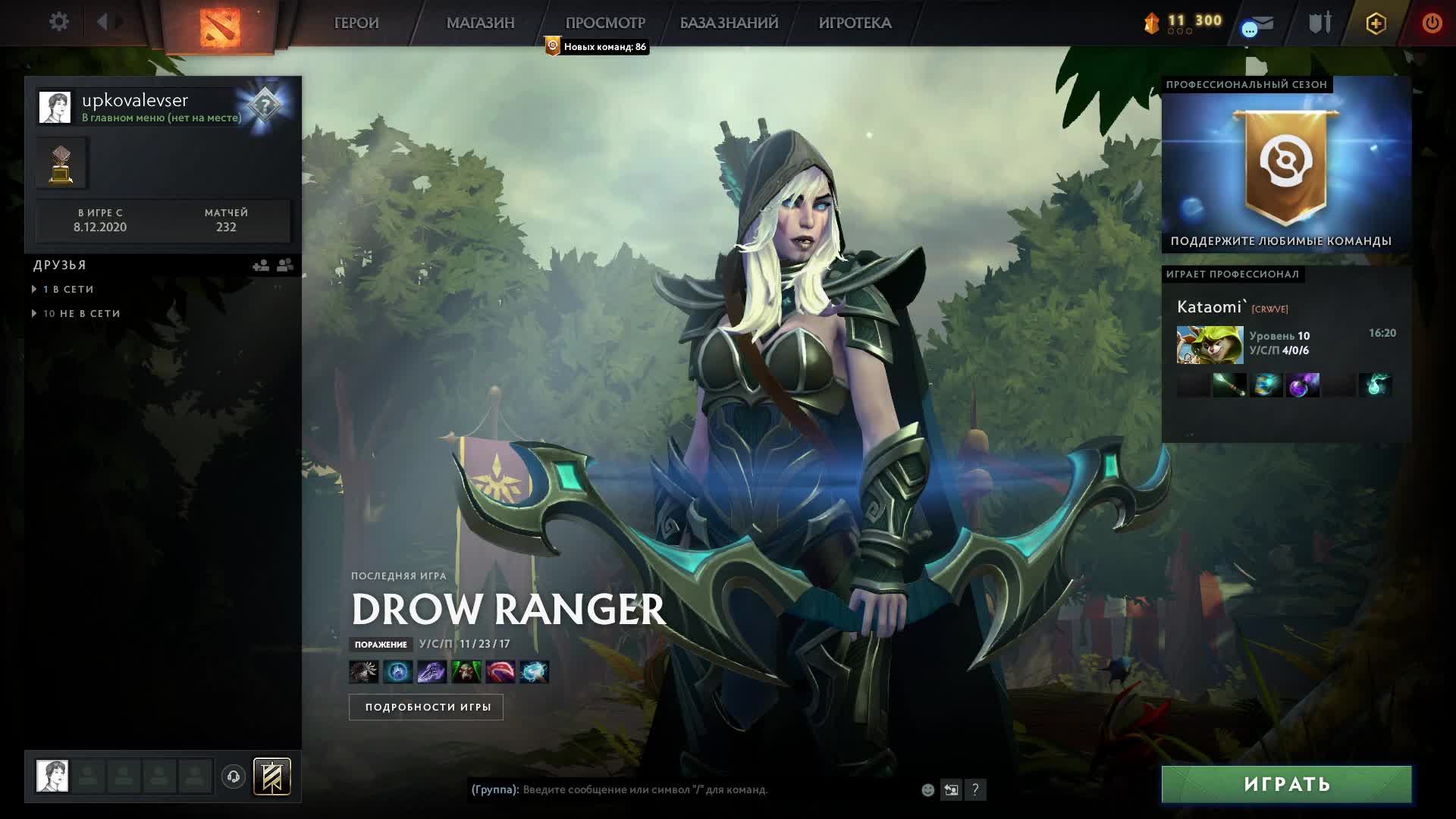Open the settings gear menu
The width and height of the screenshot is (1456, 819).
pyautogui.click(x=58, y=22)
